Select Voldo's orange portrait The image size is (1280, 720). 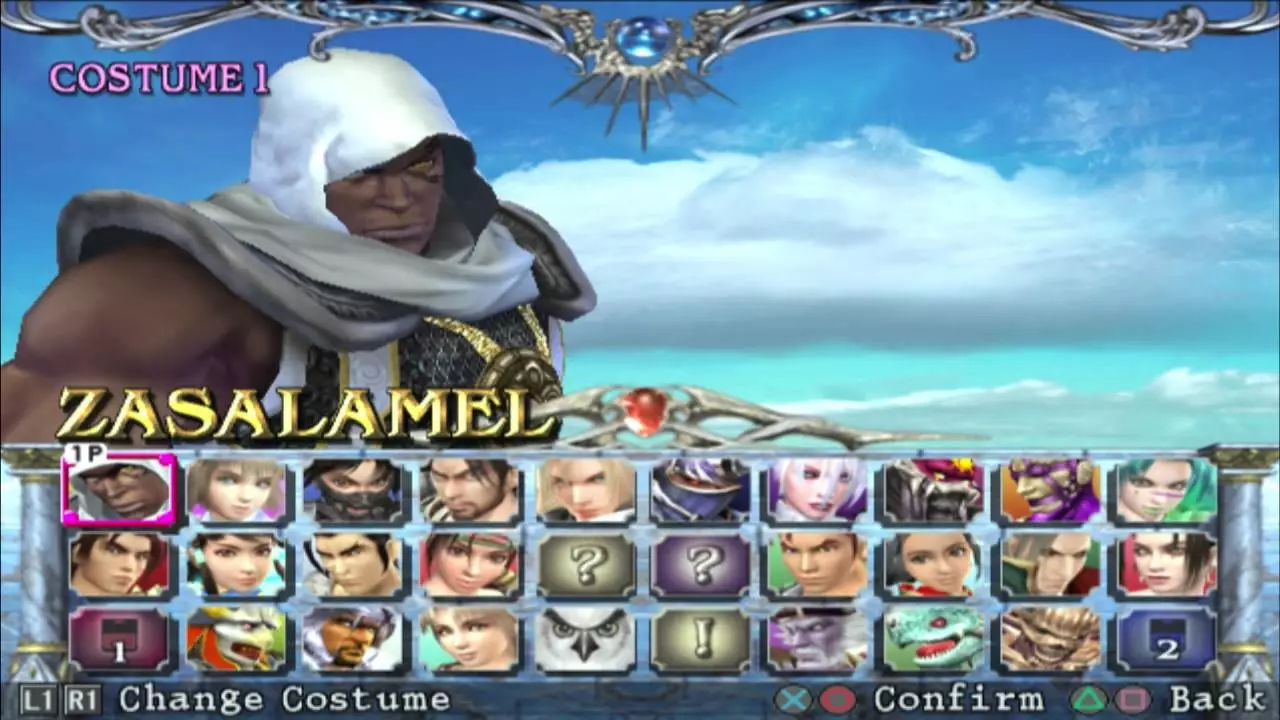click(x=1048, y=488)
